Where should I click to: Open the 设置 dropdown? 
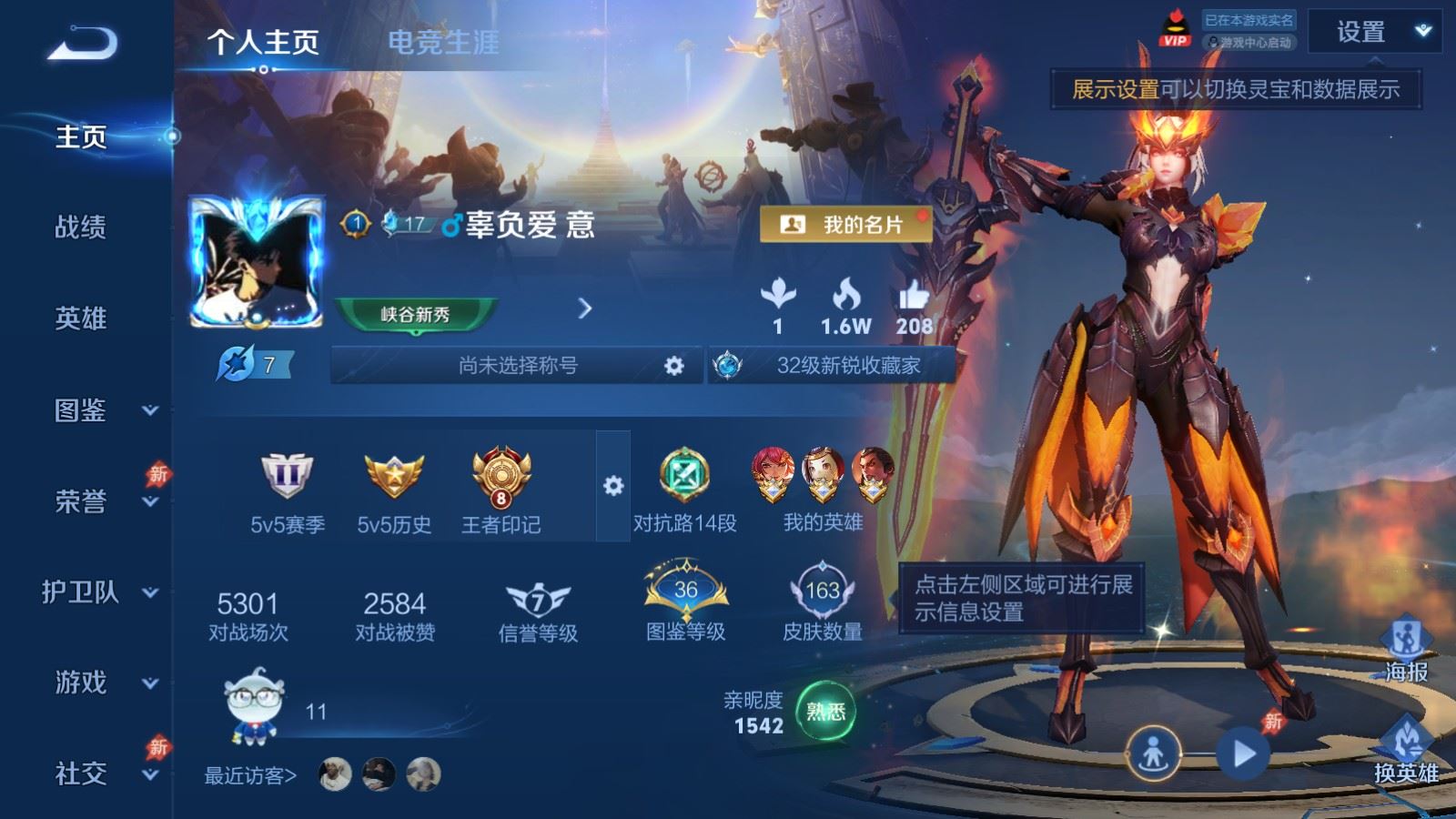[1374, 33]
